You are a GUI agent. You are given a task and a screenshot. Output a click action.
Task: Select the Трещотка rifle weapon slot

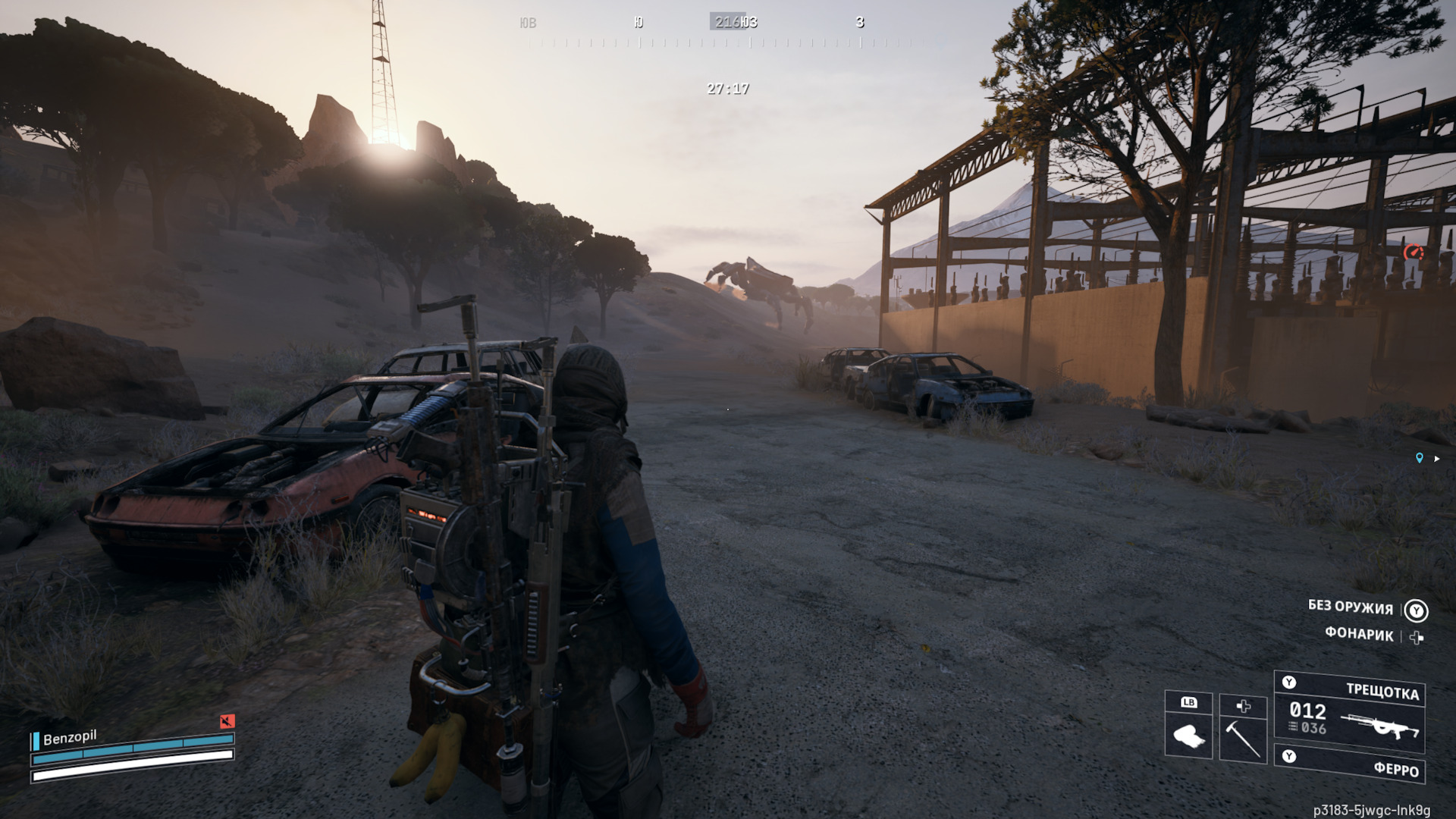click(1349, 713)
